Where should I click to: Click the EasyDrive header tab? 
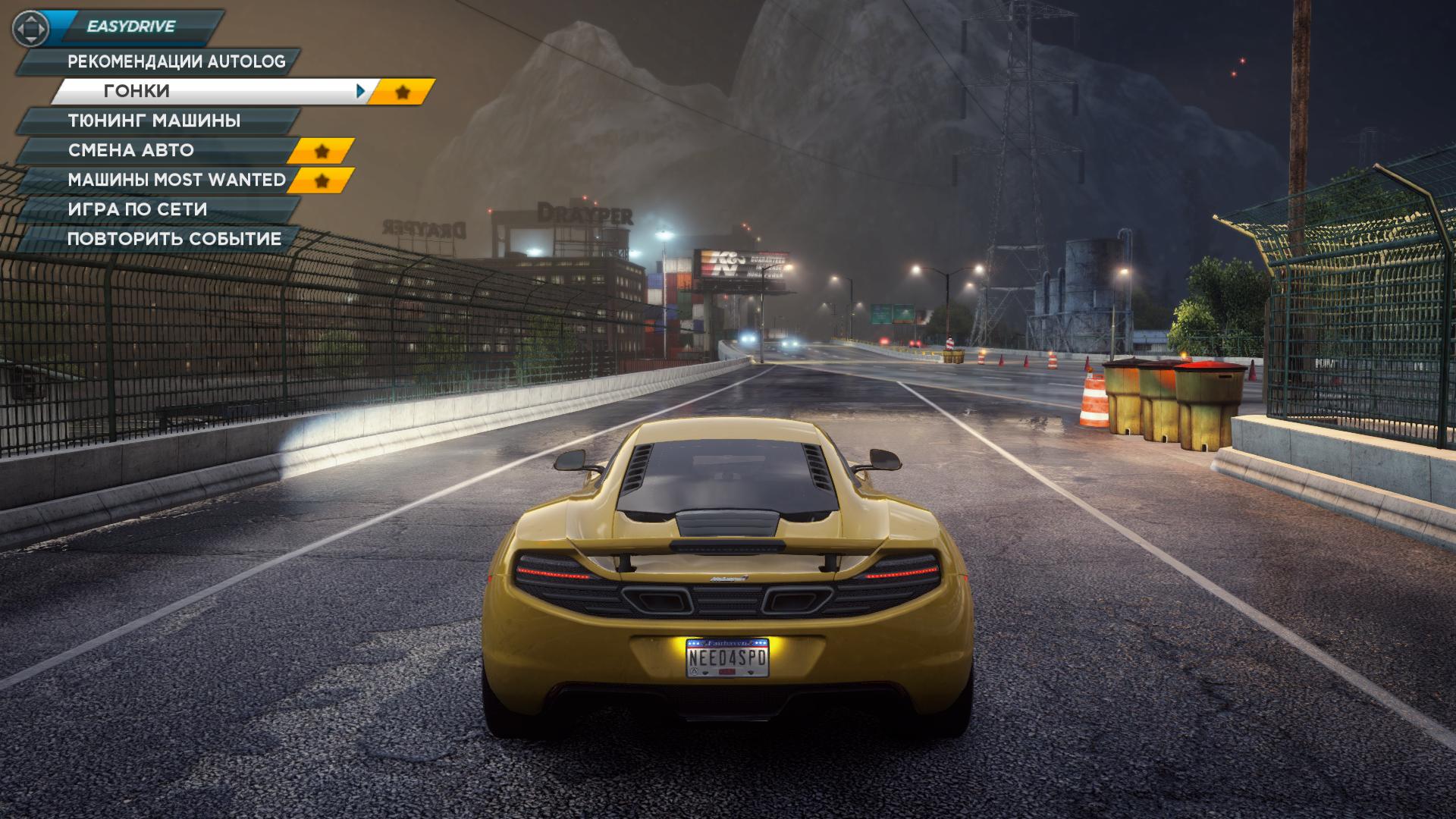pos(130,27)
